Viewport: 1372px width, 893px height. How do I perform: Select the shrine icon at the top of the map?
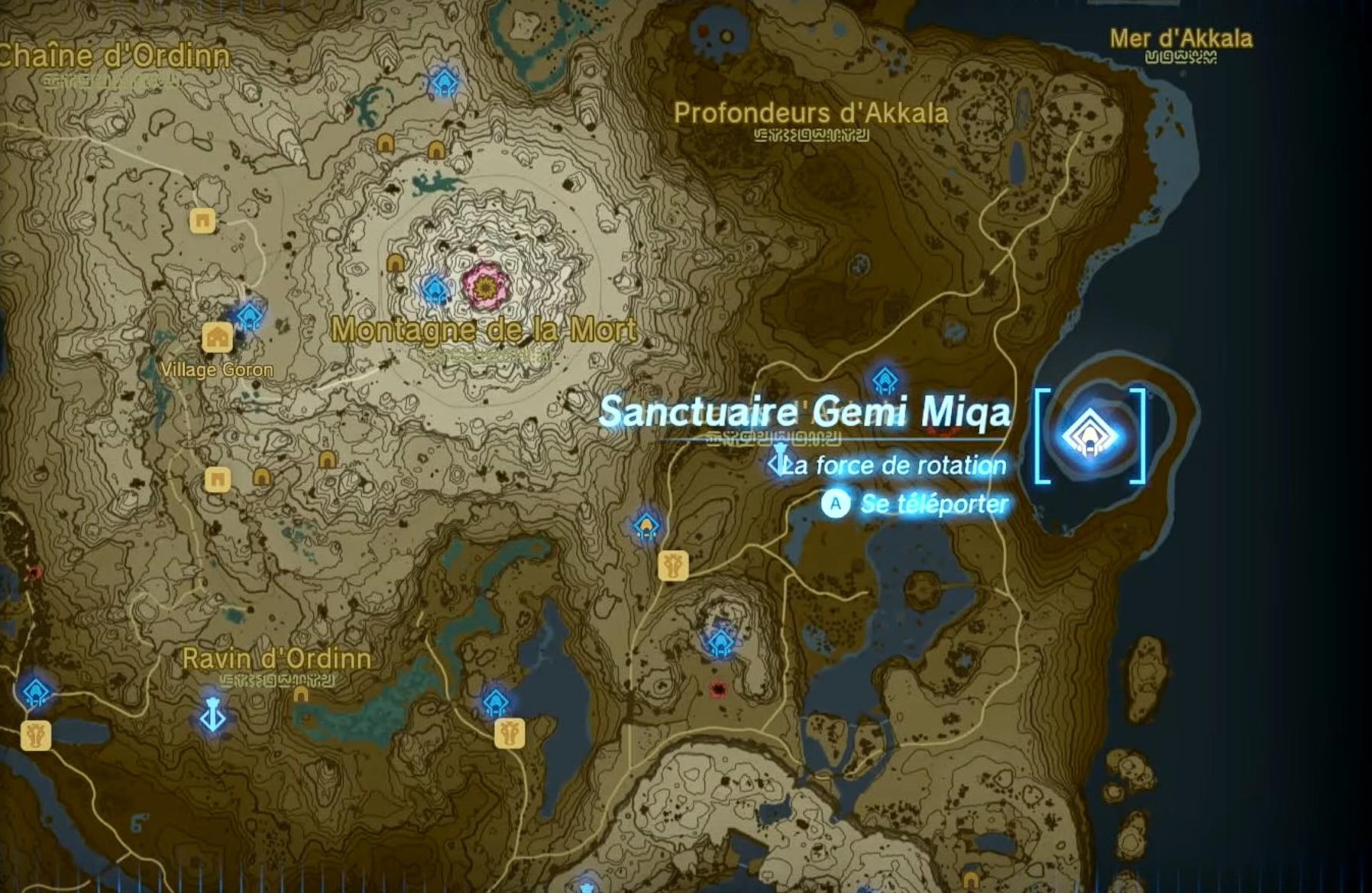click(x=443, y=82)
